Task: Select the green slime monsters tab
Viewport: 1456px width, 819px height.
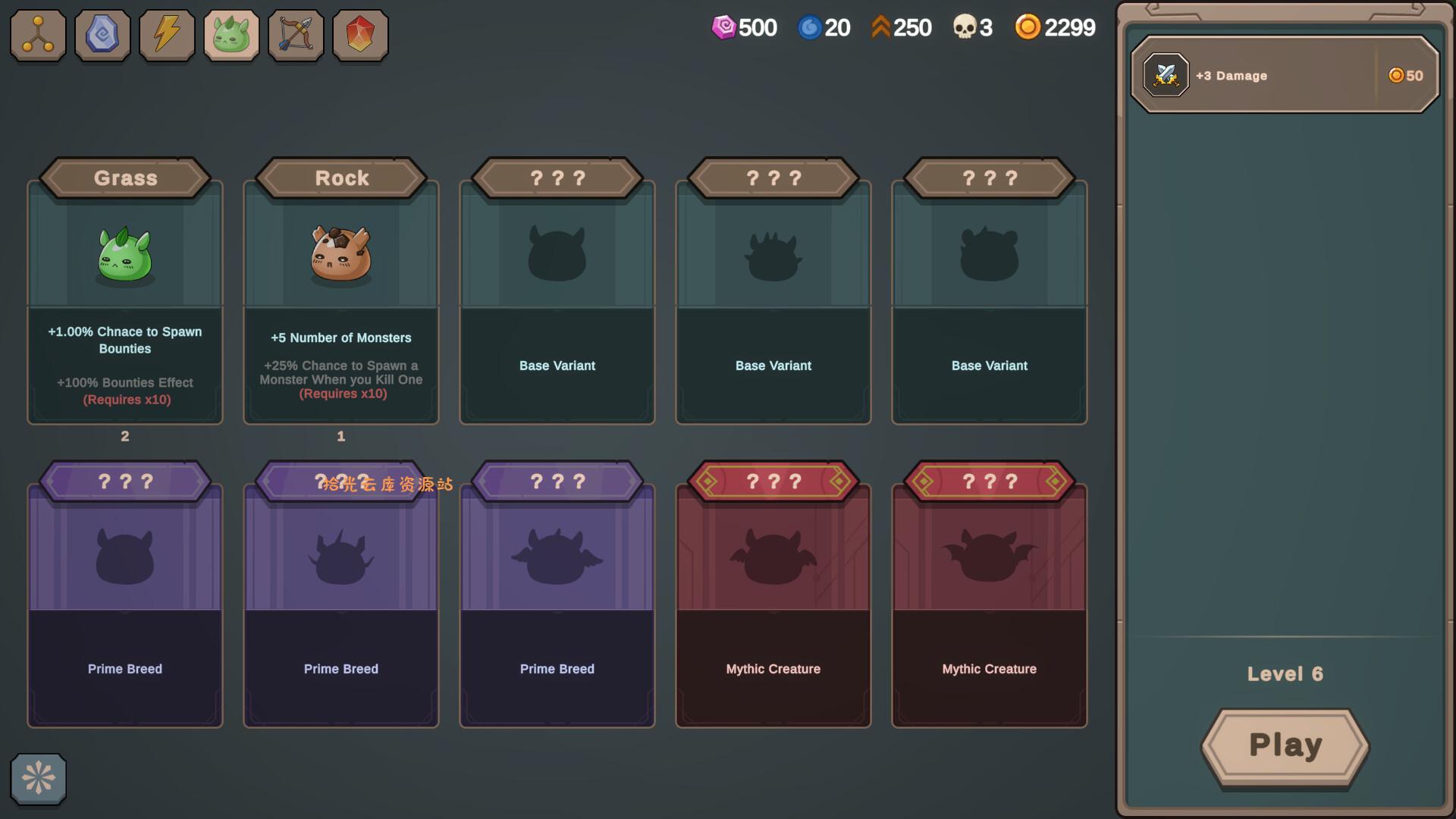Action: (x=231, y=35)
